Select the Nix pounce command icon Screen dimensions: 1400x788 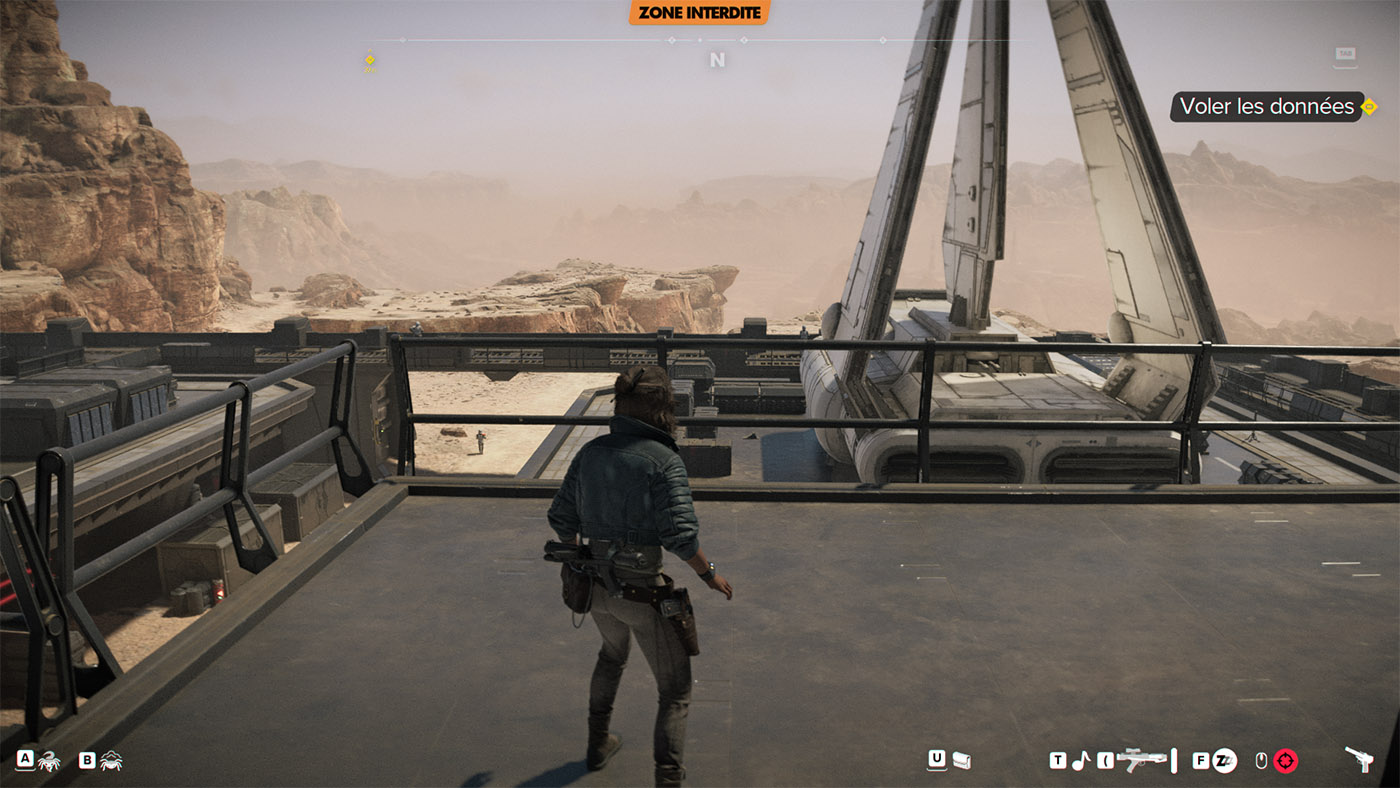(x=49, y=762)
